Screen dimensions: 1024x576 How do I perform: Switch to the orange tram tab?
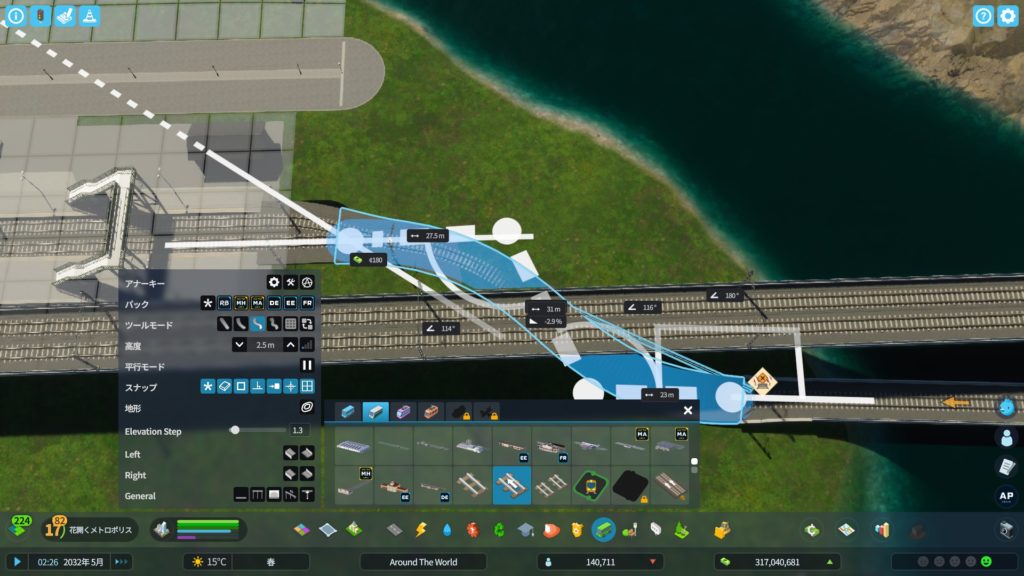click(x=431, y=411)
